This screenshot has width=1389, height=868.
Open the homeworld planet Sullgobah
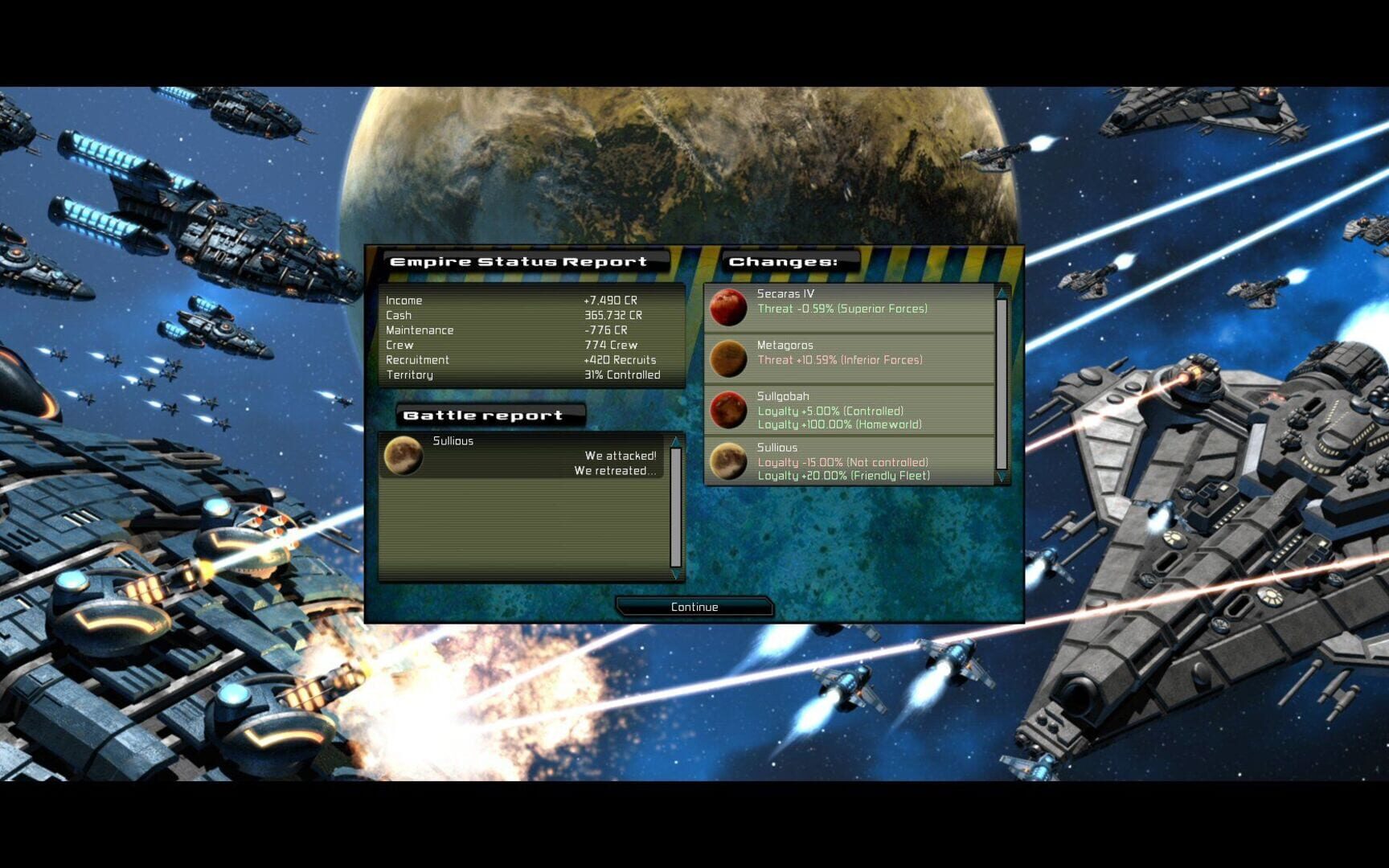[x=729, y=410]
